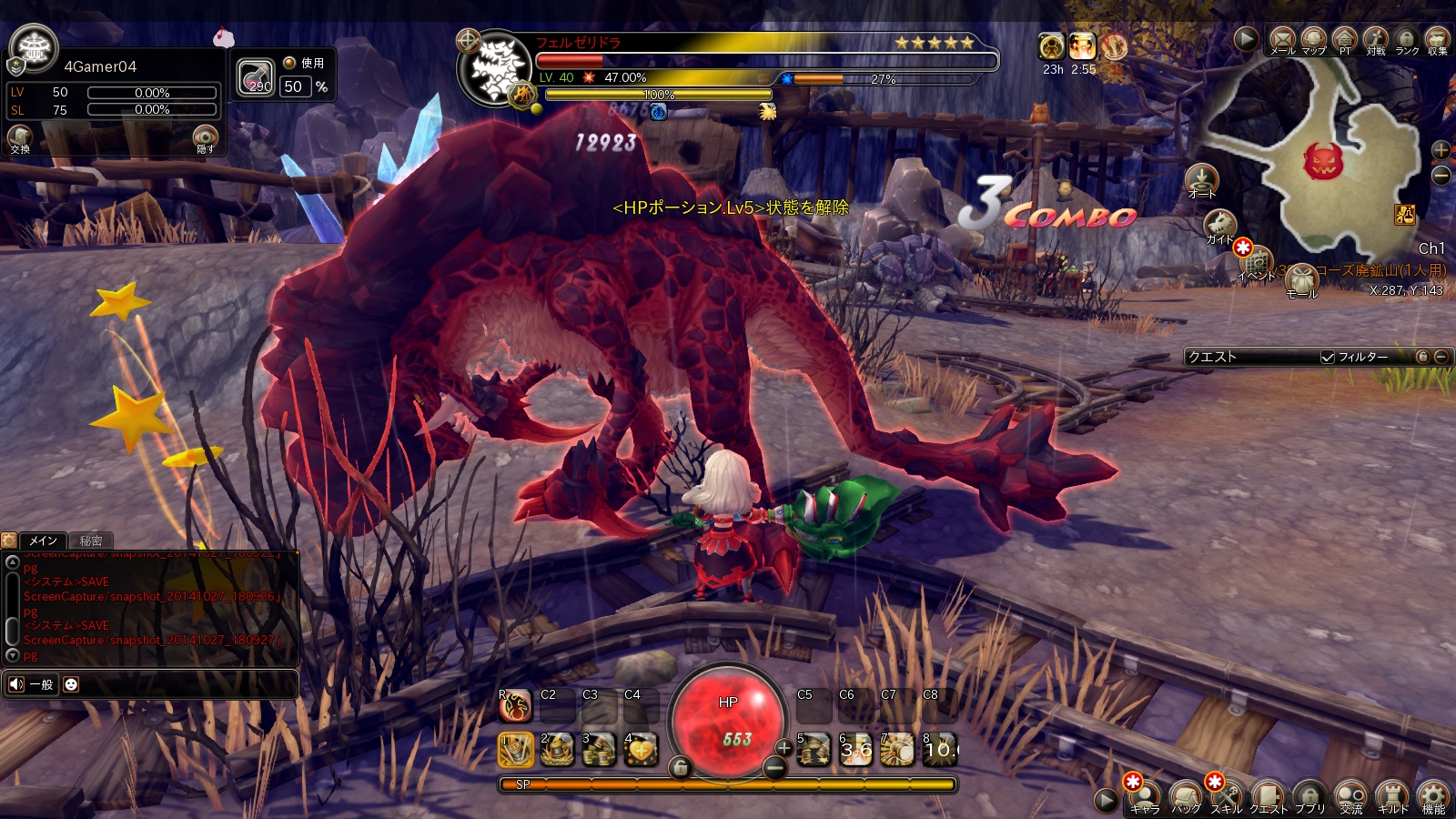Open the 機能 gear settings menu

coord(1433,796)
